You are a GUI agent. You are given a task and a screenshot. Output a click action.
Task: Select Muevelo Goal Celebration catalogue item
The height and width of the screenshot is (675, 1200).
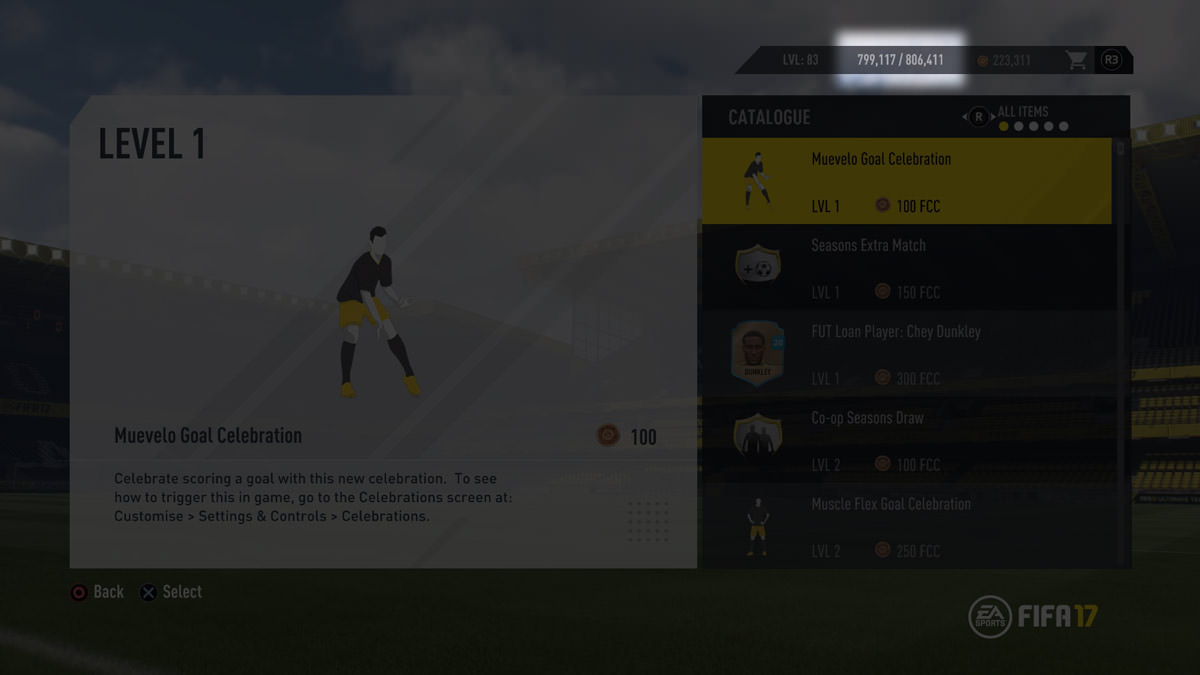906,181
